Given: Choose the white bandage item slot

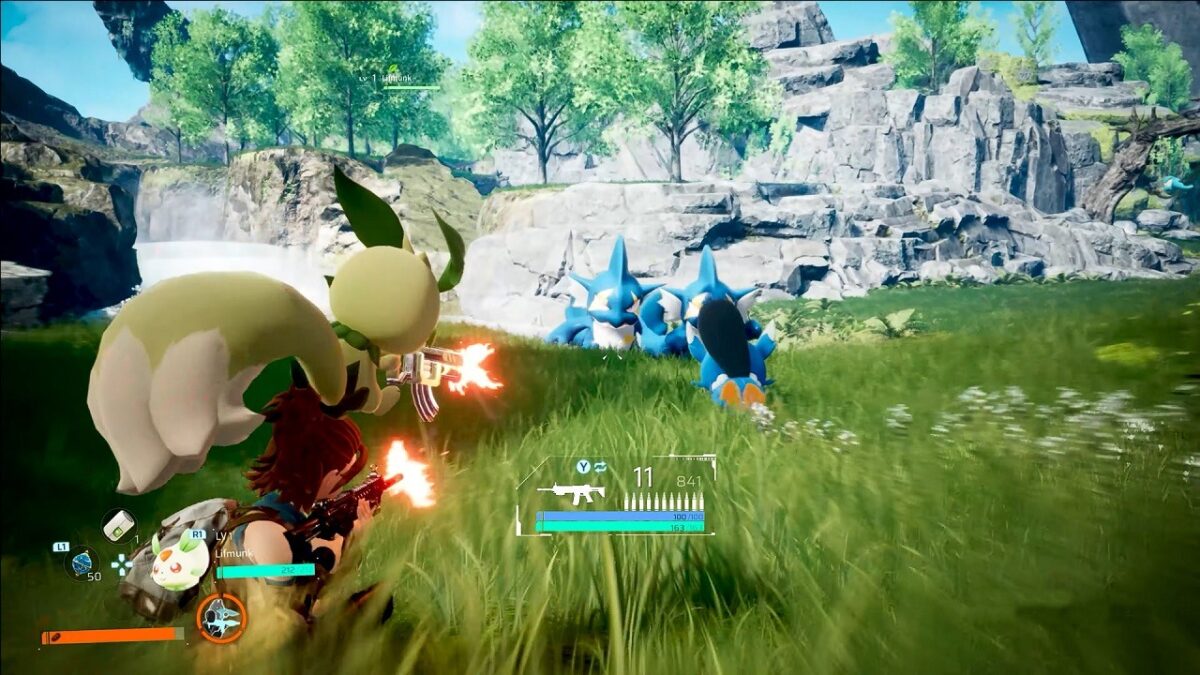Looking at the screenshot, I should pyautogui.click(x=119, y=524).
